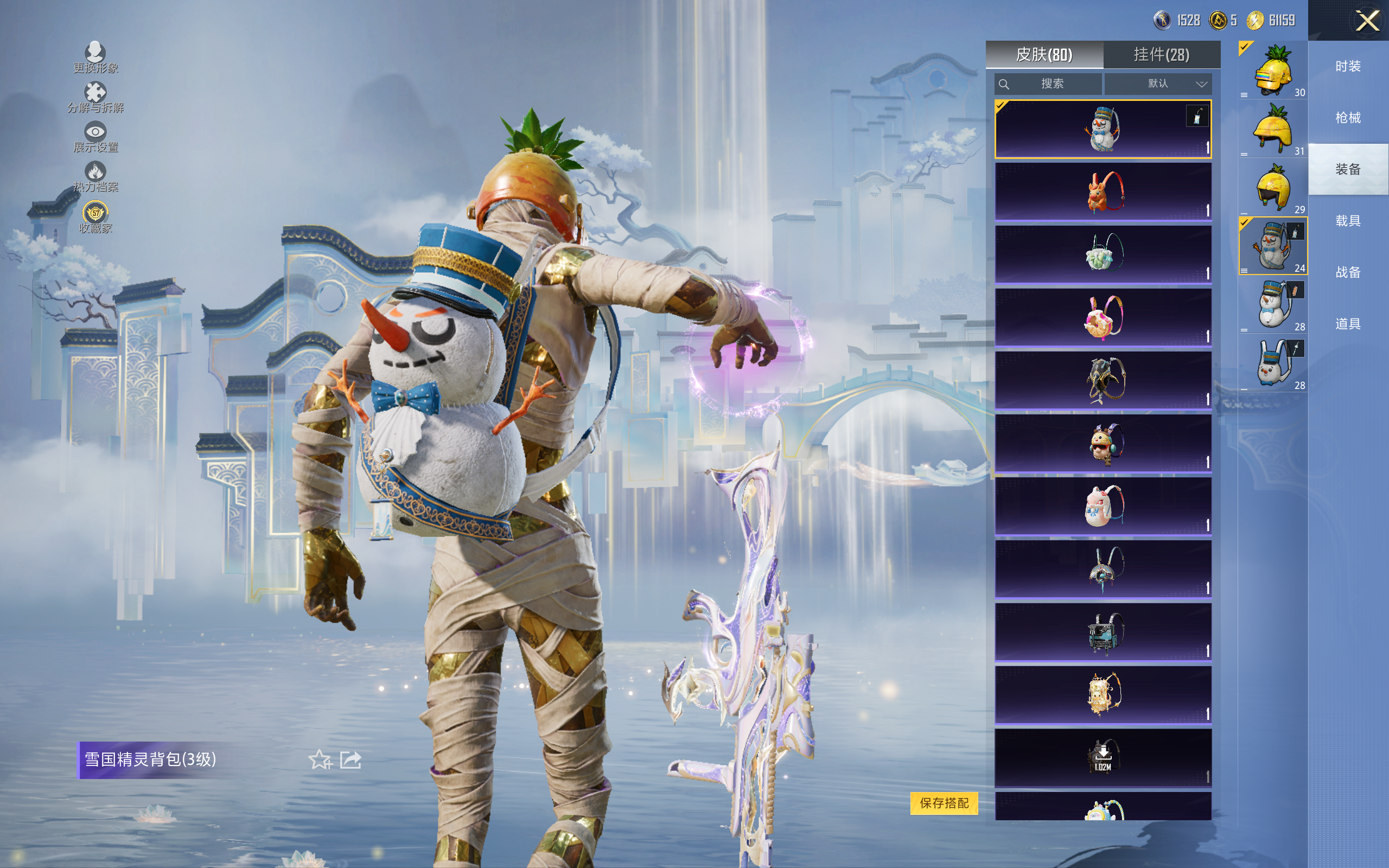Choose the 载具 vehicles category

1348,221
